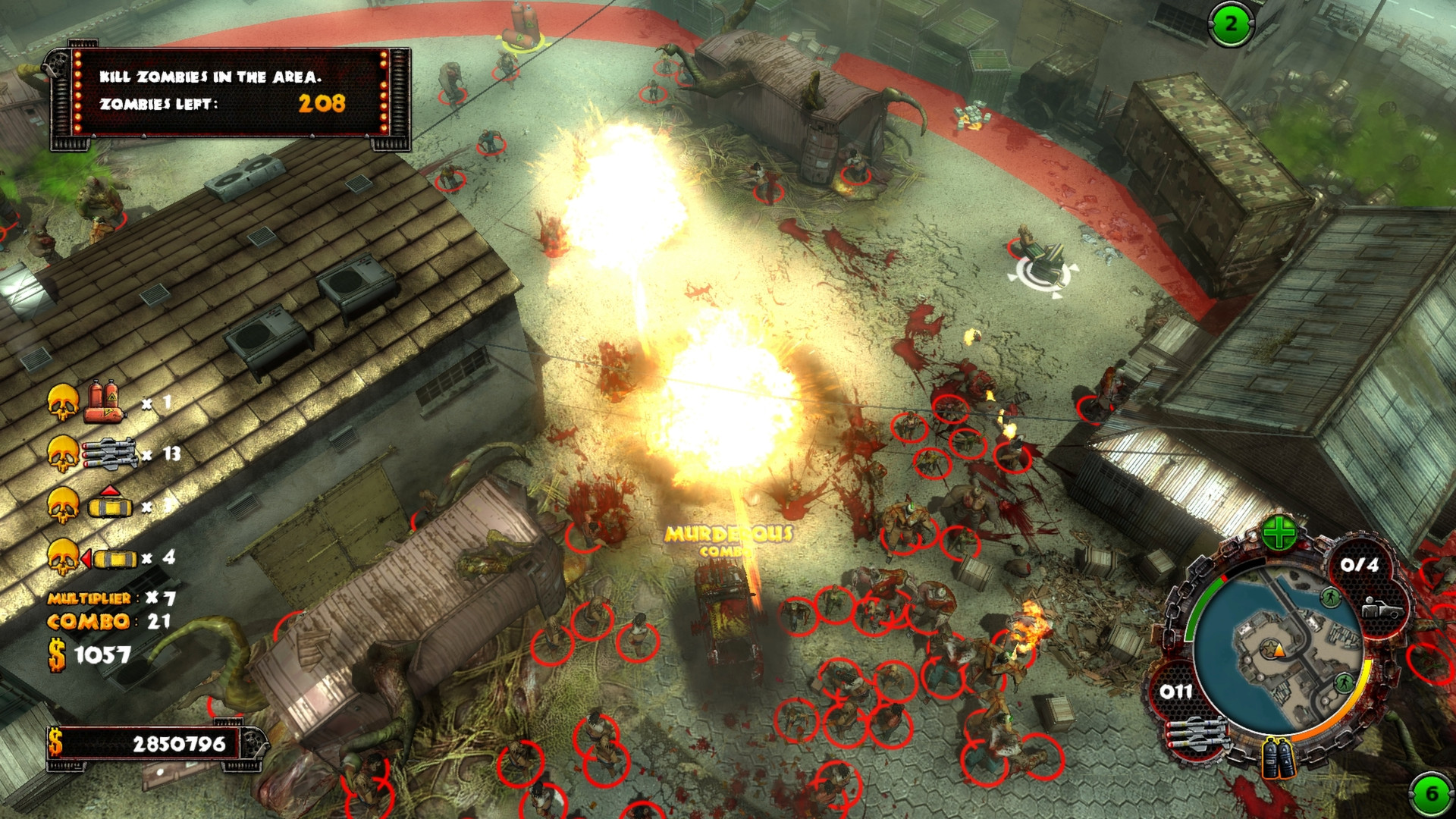This screenshot has height=819, width=1456.
Task: Click the green badge showing 6 at bottom right
Action: pyautogui.click(x=1431, y=792)
